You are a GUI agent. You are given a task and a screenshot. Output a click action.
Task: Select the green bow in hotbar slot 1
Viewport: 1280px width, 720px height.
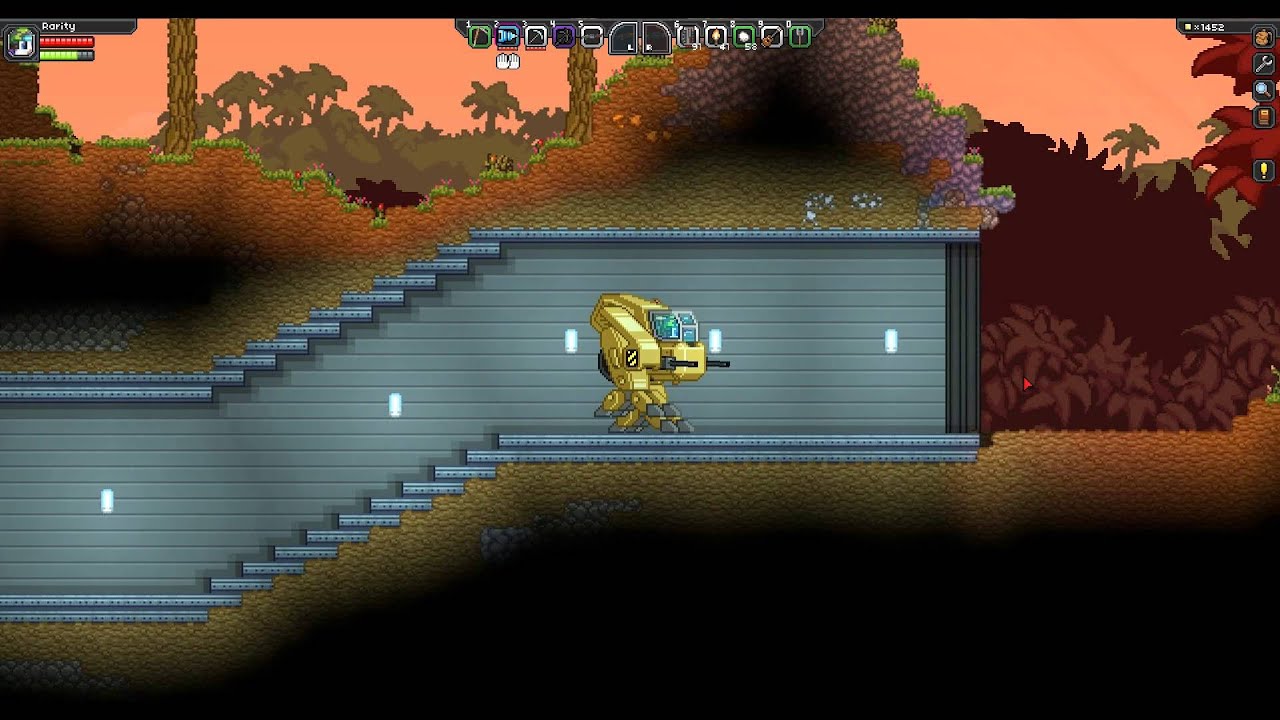(480, 37)
